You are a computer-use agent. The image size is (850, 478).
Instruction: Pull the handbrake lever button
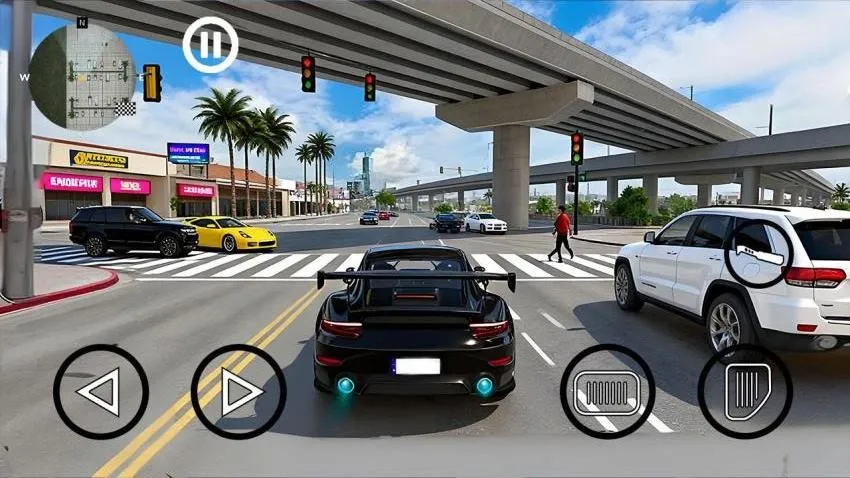[x=758, y=254]
